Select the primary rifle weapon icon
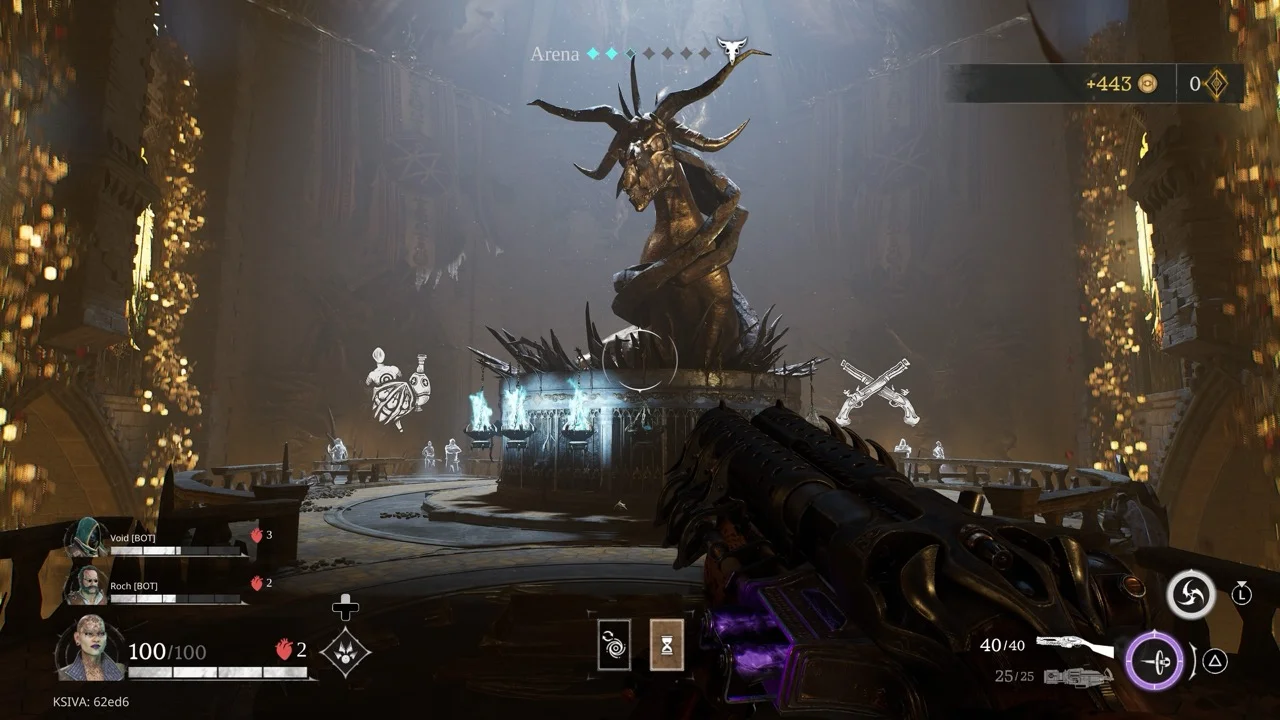 (1075, 646)
